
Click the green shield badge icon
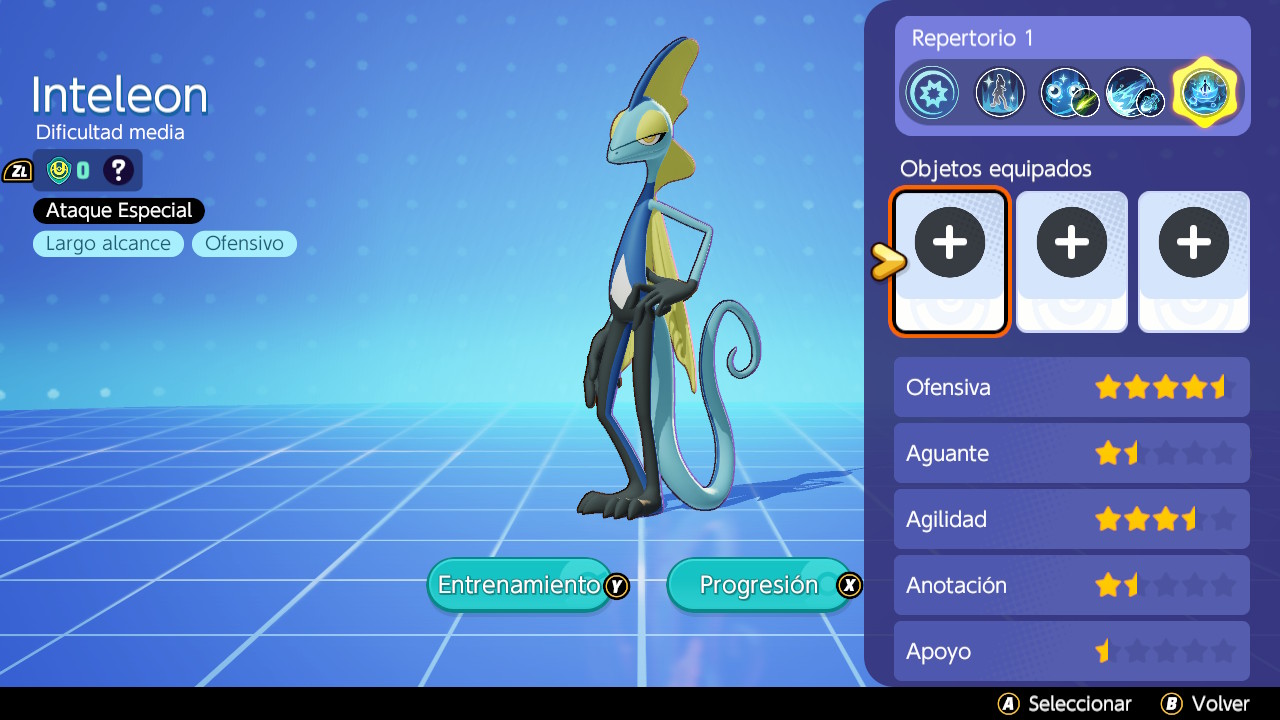pos(59,170)
